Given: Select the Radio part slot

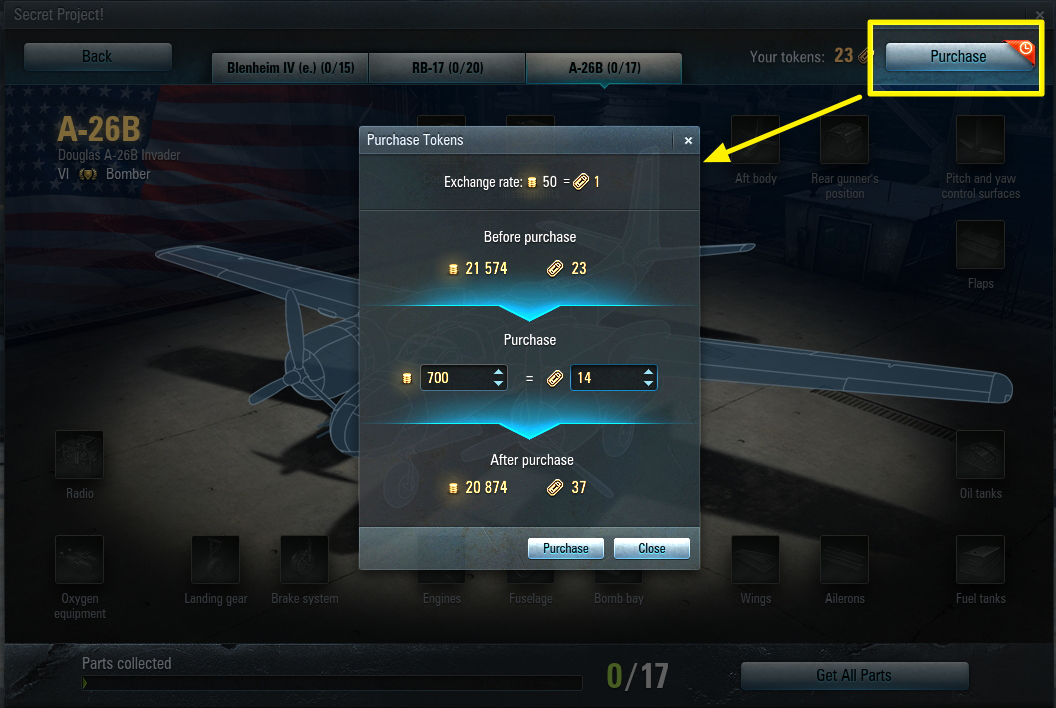Looking at the screenshot, I should click(x=80, y=456).
